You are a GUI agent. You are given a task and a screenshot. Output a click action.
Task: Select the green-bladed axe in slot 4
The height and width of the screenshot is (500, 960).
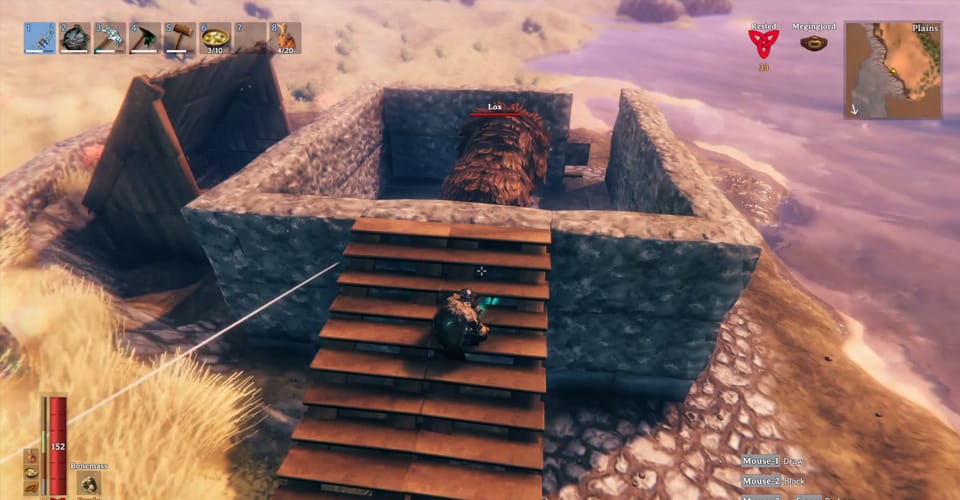coord(145,38)
